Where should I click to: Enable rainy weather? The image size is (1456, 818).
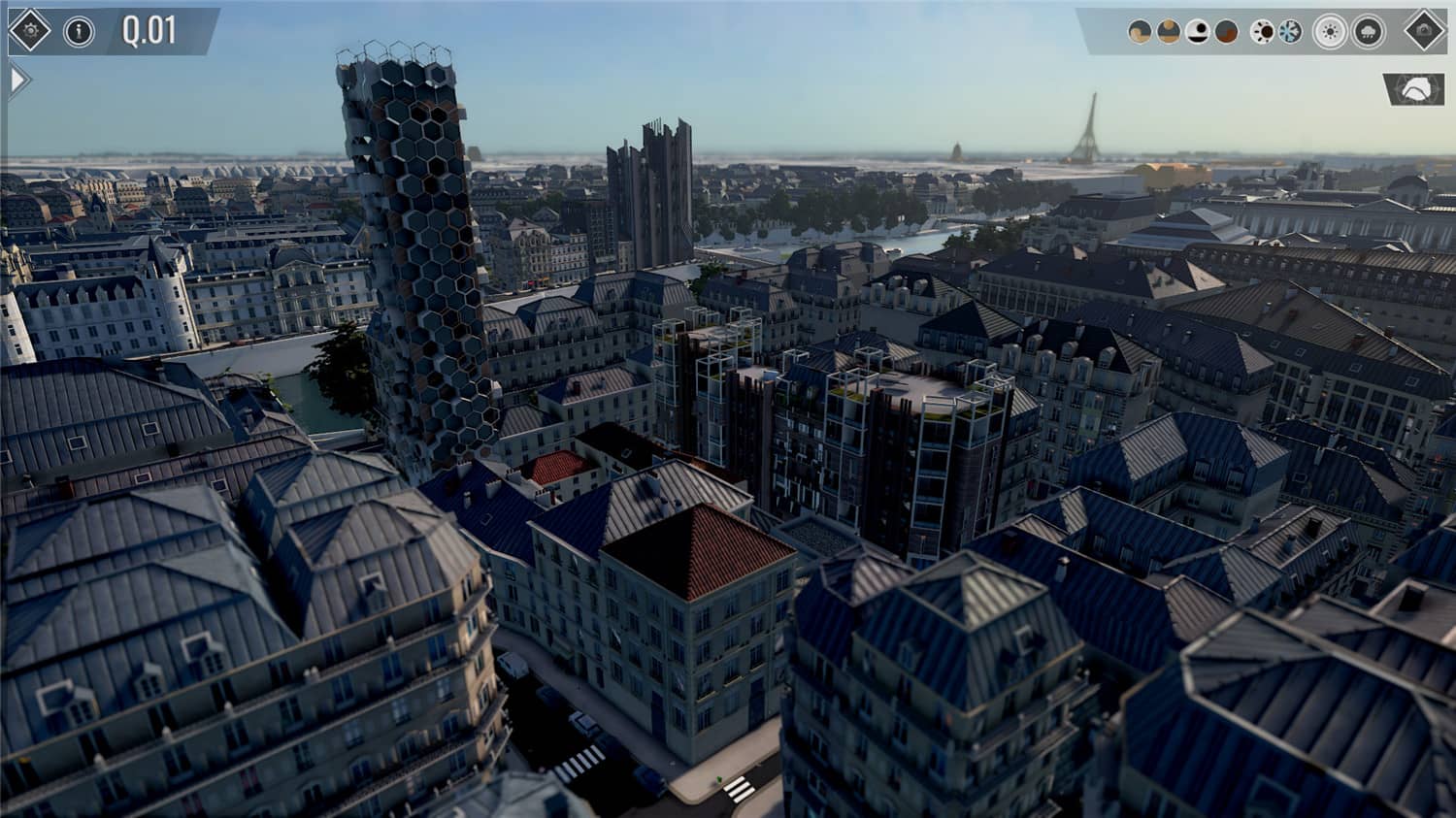pyautogui.click(x=1367, y=30)
